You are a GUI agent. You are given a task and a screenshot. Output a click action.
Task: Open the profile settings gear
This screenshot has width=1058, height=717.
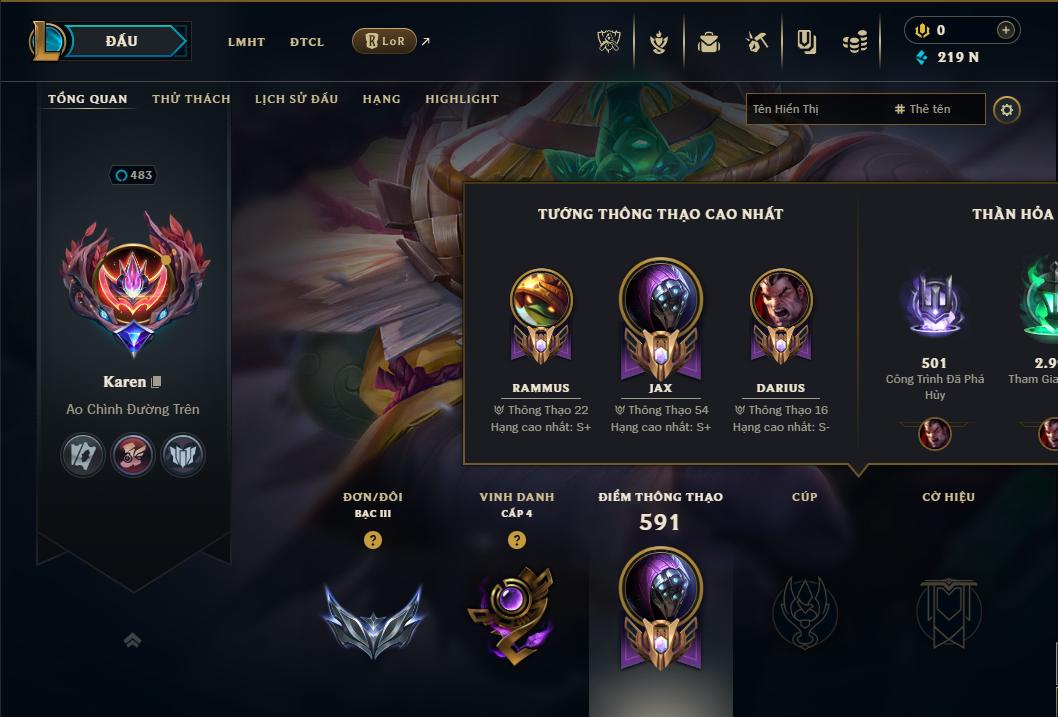pos(1007,109)
